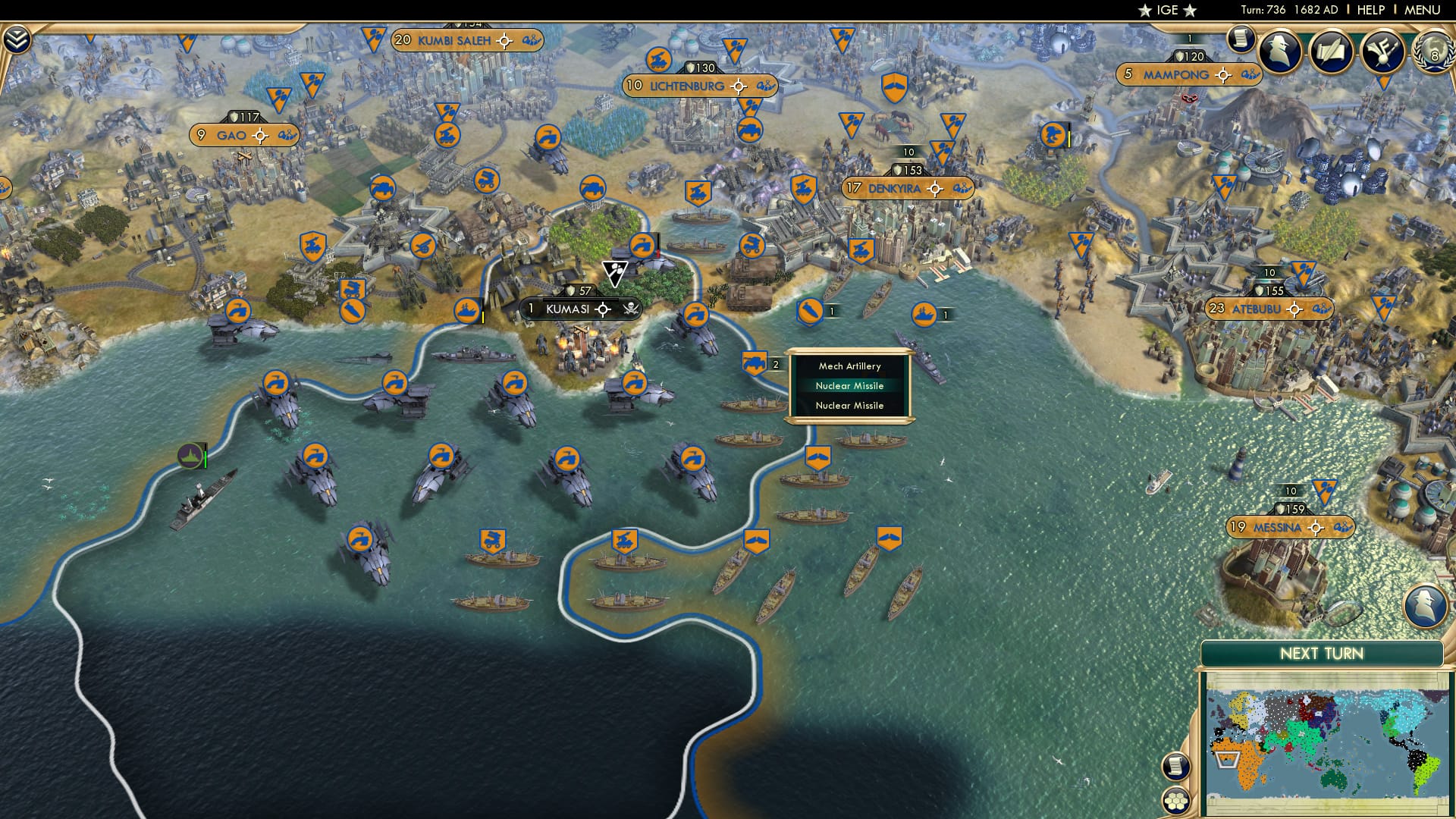Click the scroll icon left of the minimap

click(x=1176, y=767)
